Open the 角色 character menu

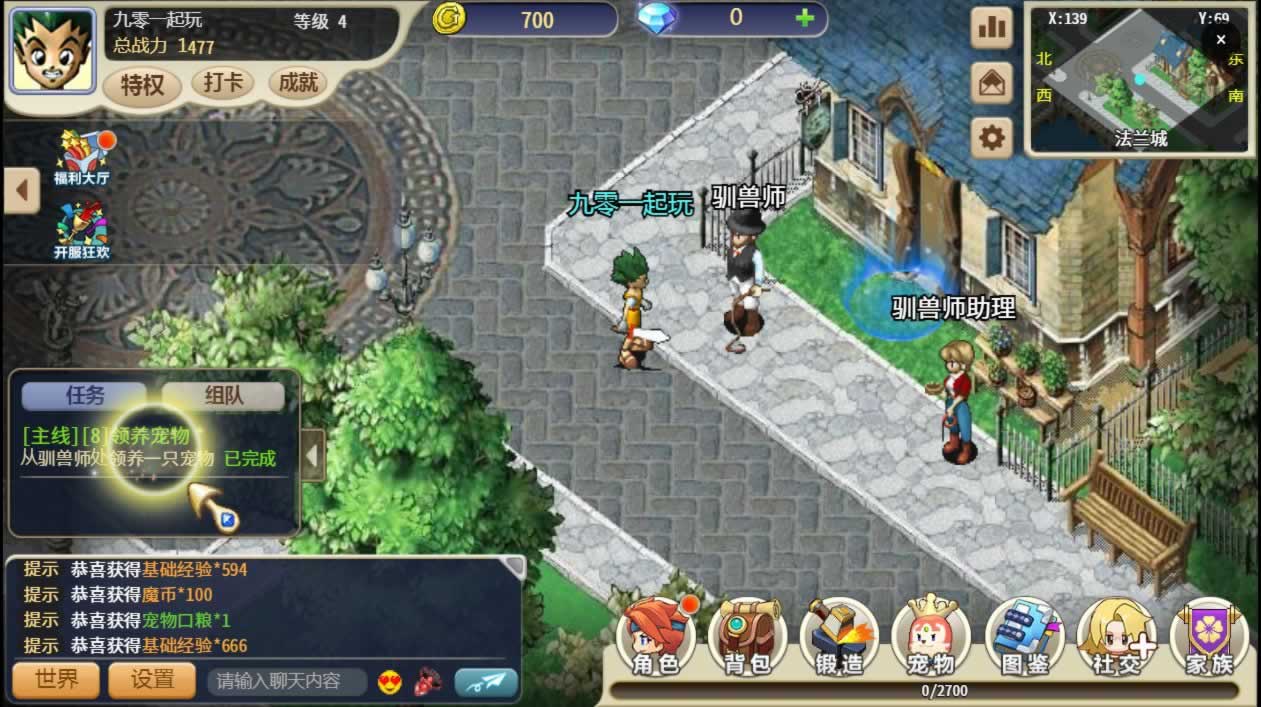(x=656, y=636)
